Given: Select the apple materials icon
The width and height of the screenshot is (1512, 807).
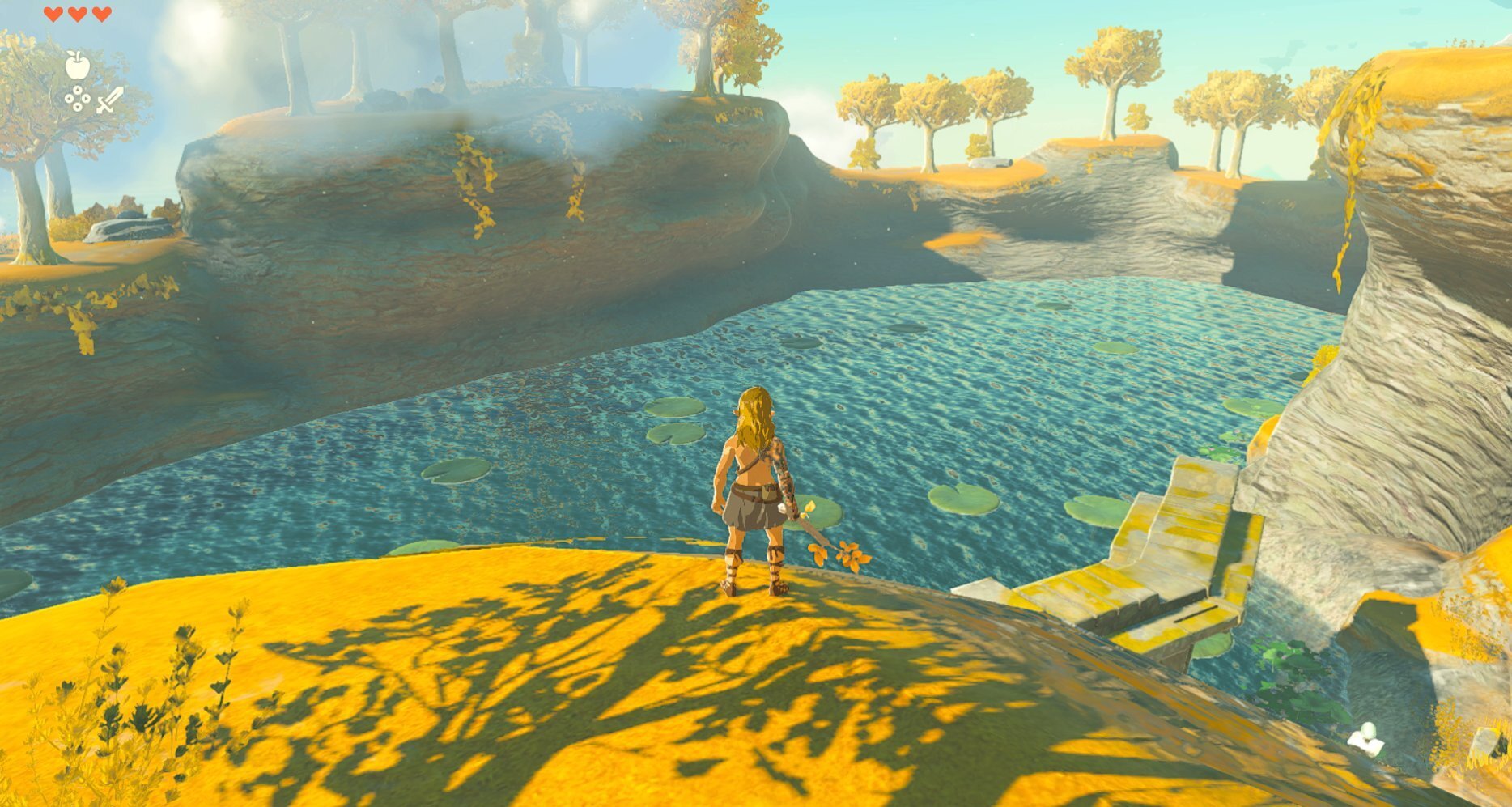Looking at the screenshot, I should point(77,65).
